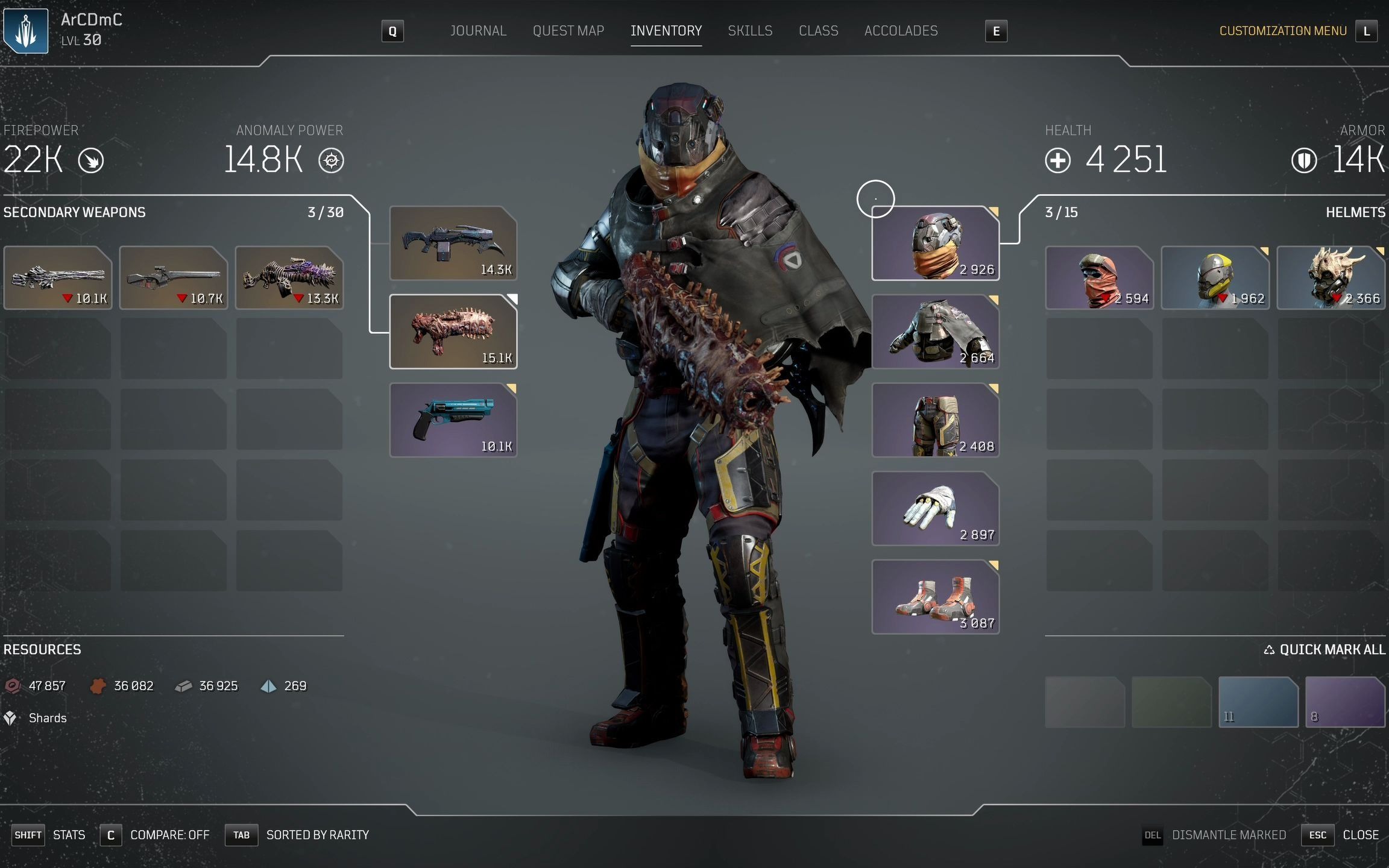Open the Quest Map tab
1389x868 pixels.
[x=568, y=31]
